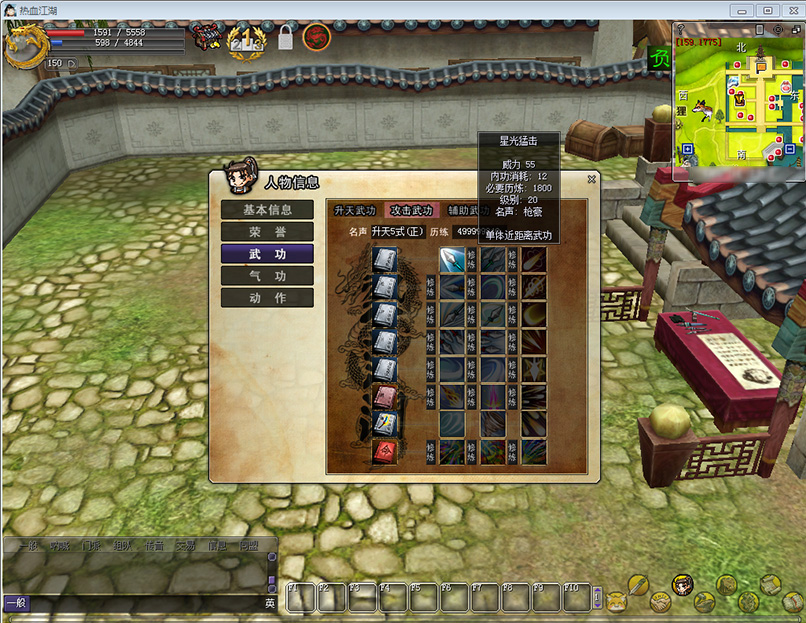This screenshot has height=623, width=806.
Task: Close the 人物信息 character window
Action: [592, 180]
